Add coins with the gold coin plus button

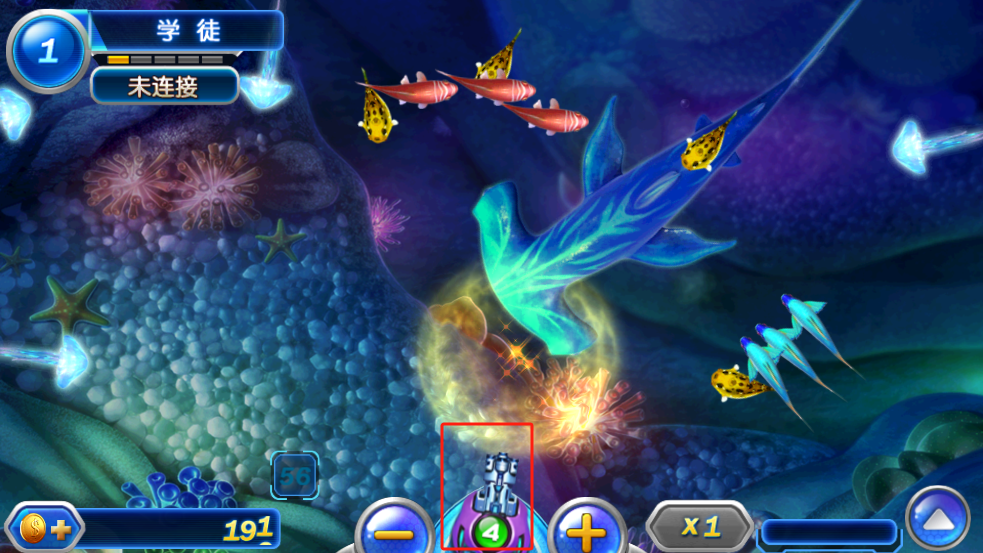[45, 529]
